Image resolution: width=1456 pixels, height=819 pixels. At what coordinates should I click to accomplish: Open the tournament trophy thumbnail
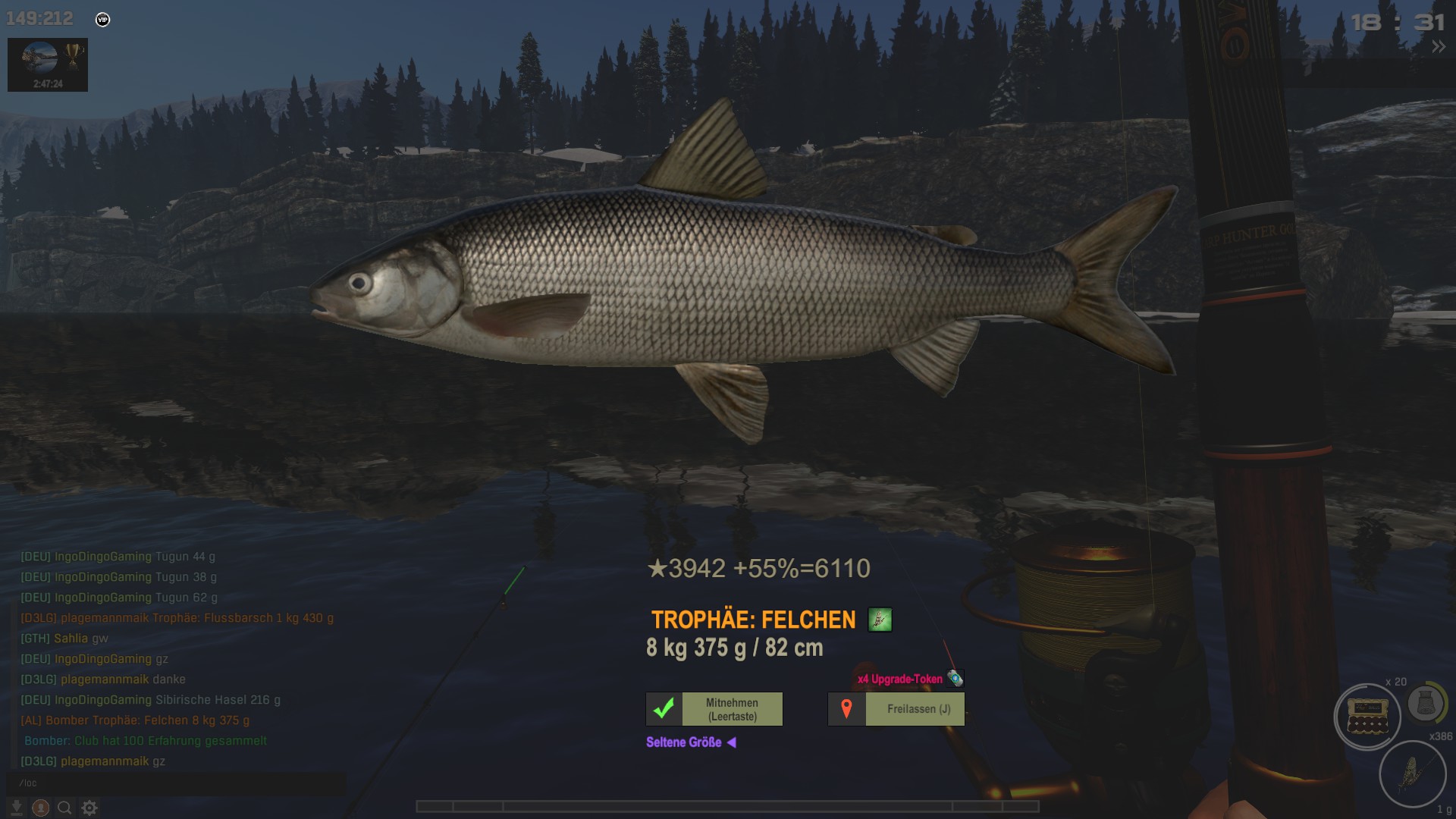coord(48,64)
